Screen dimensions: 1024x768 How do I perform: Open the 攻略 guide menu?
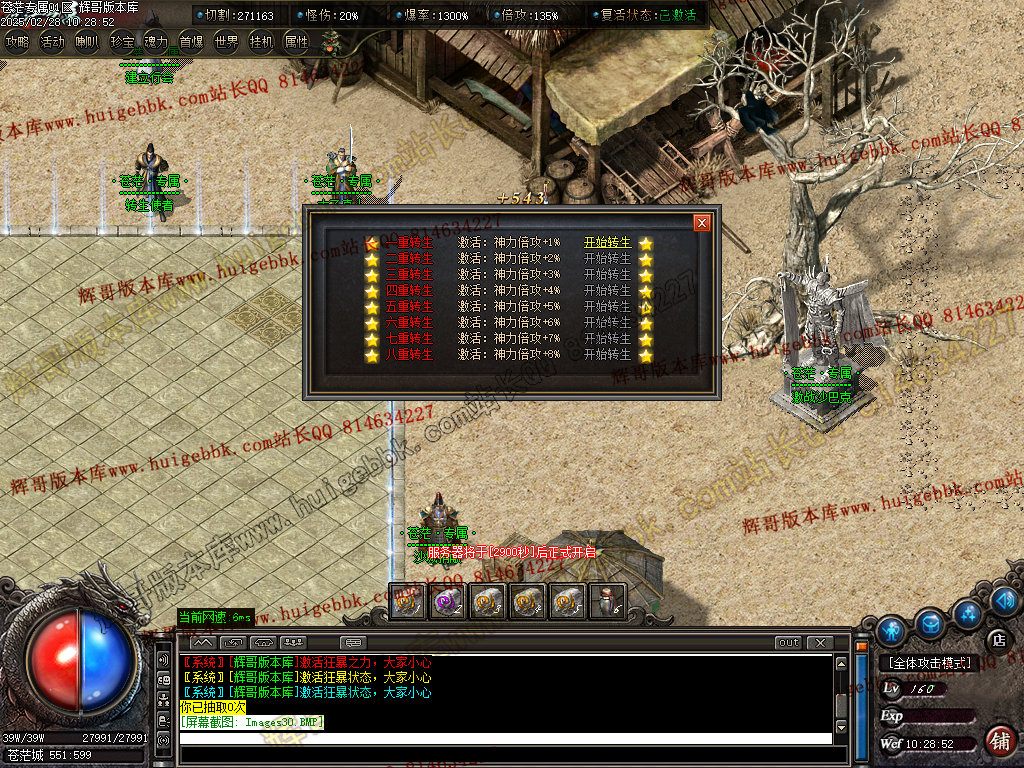(x=17, y=42)
